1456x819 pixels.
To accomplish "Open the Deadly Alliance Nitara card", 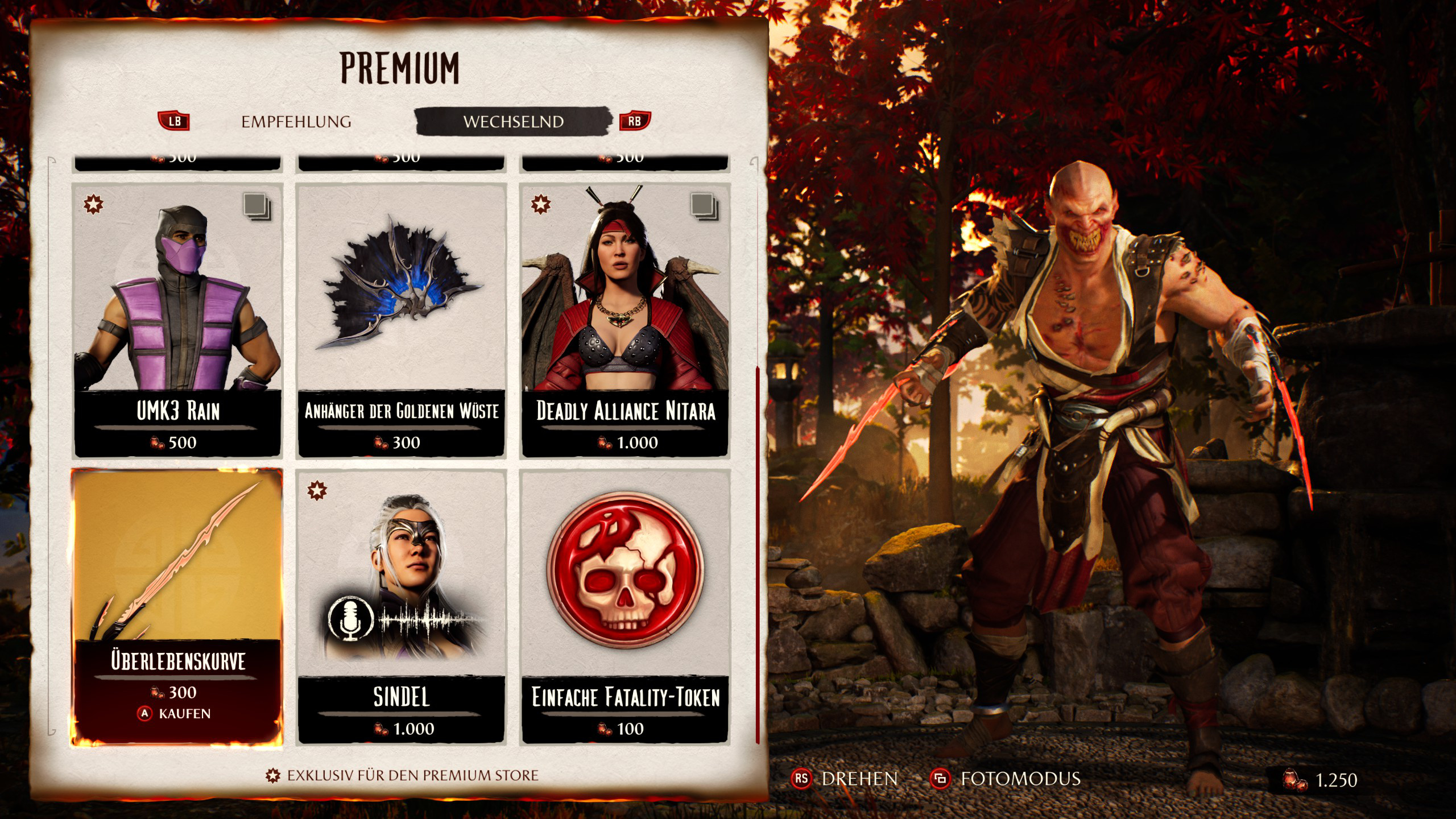I will click(625, 320).
